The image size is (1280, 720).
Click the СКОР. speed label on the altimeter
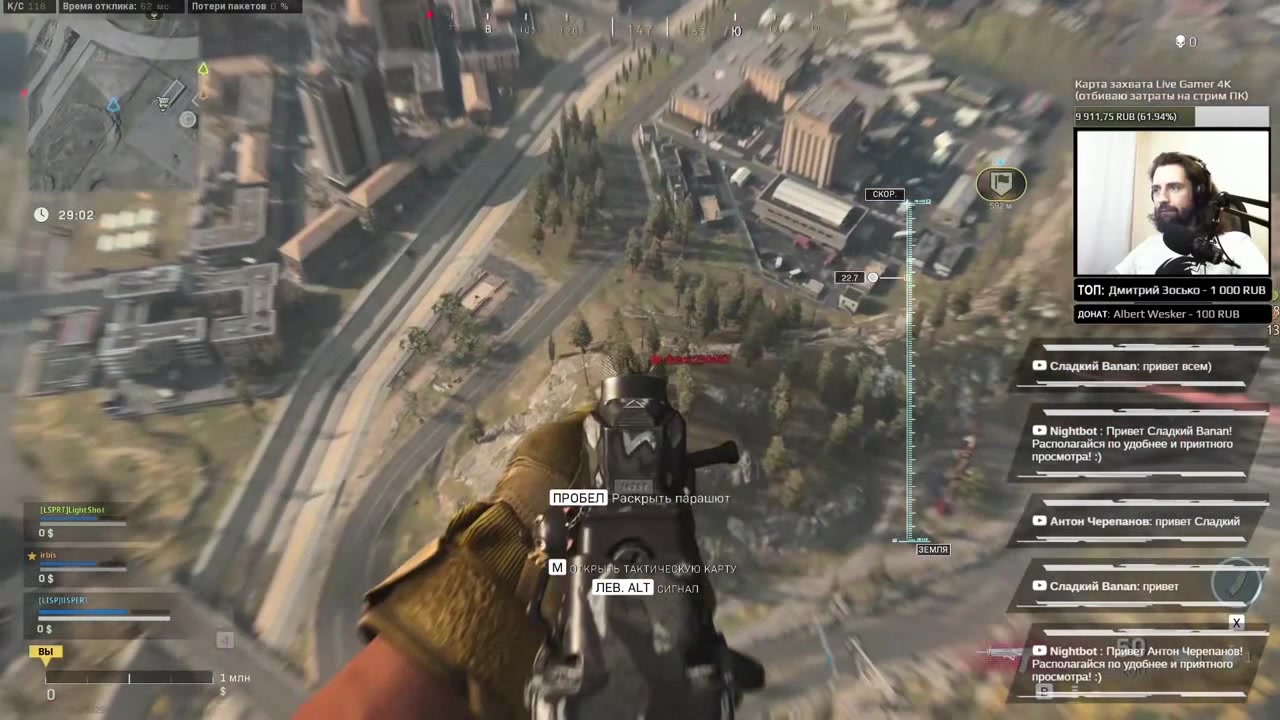(883, 194)
